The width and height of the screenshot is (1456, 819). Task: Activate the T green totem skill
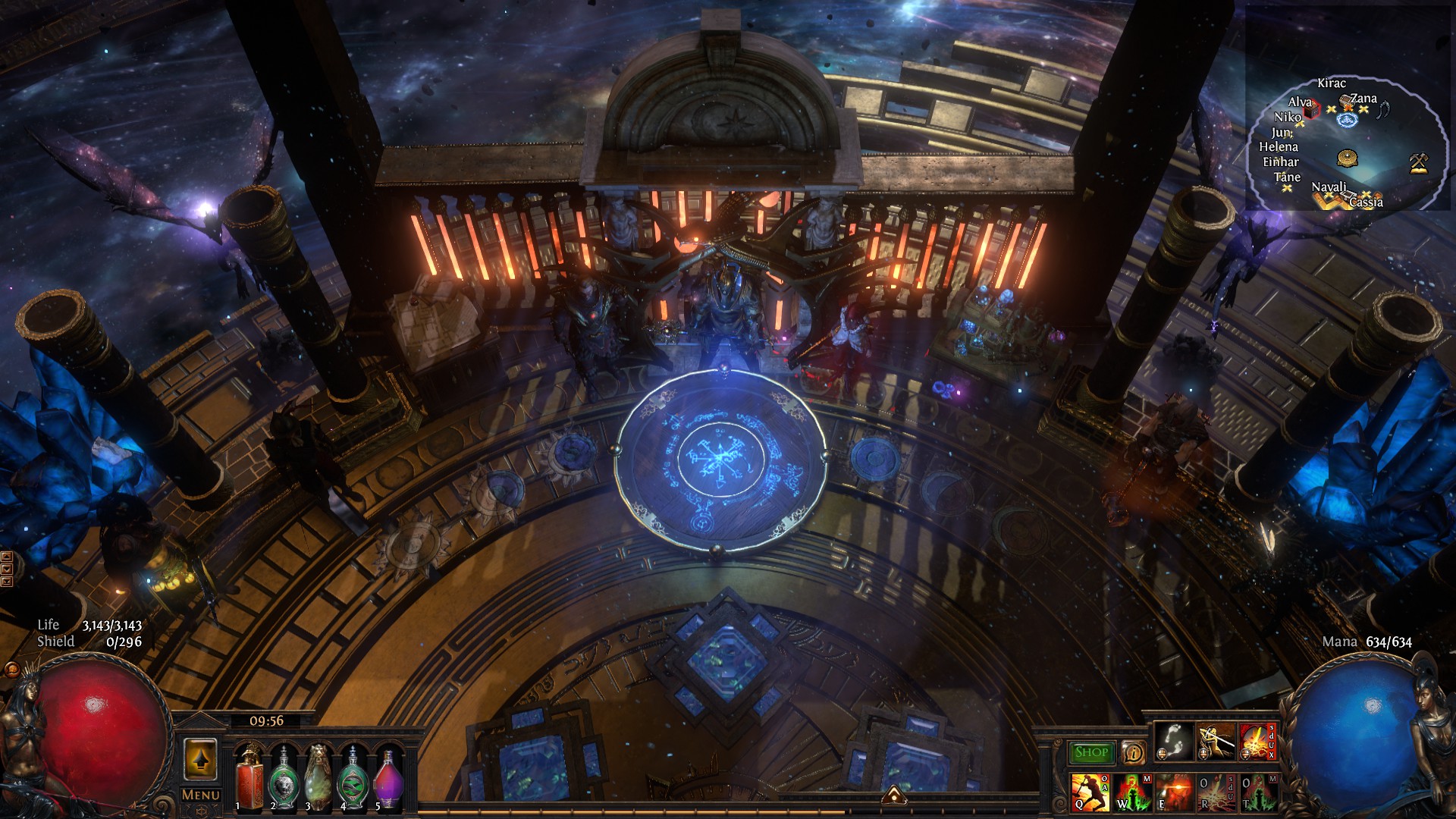(1257, 792)
